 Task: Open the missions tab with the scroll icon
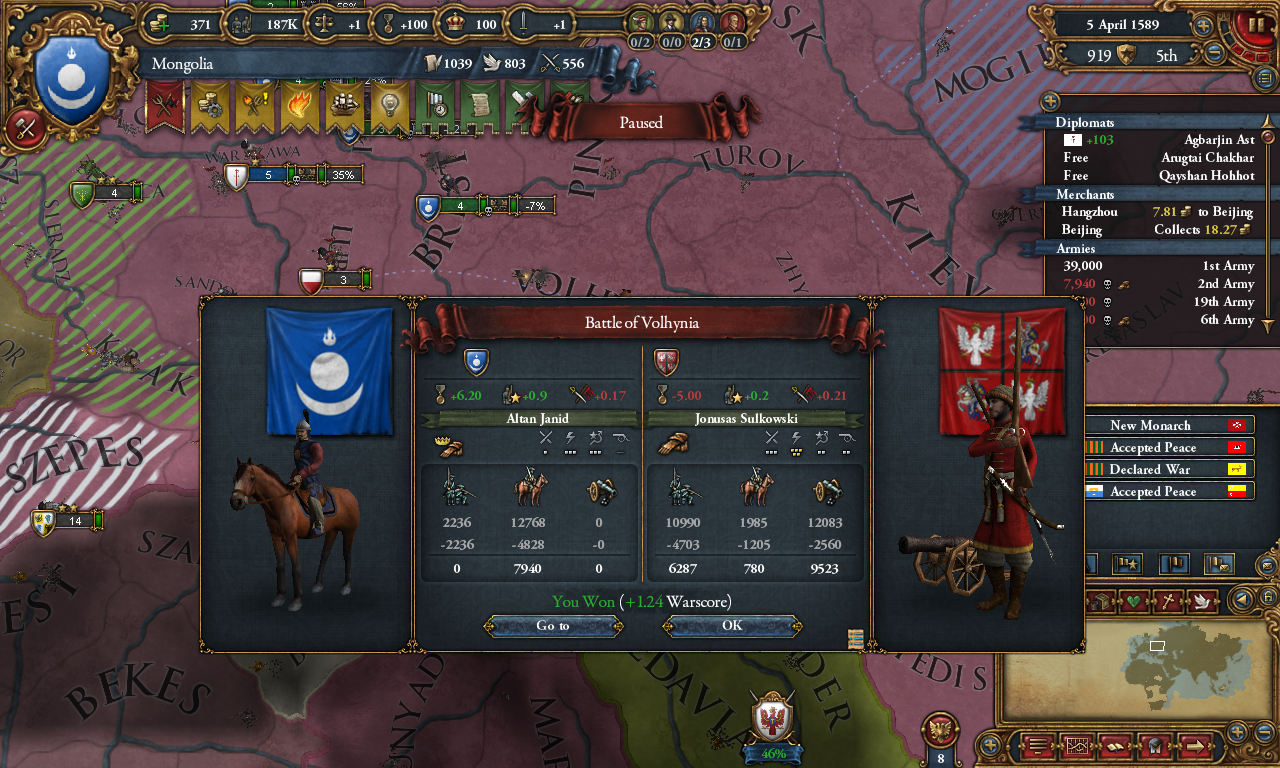pyautogui.click(x=480, y=105)
